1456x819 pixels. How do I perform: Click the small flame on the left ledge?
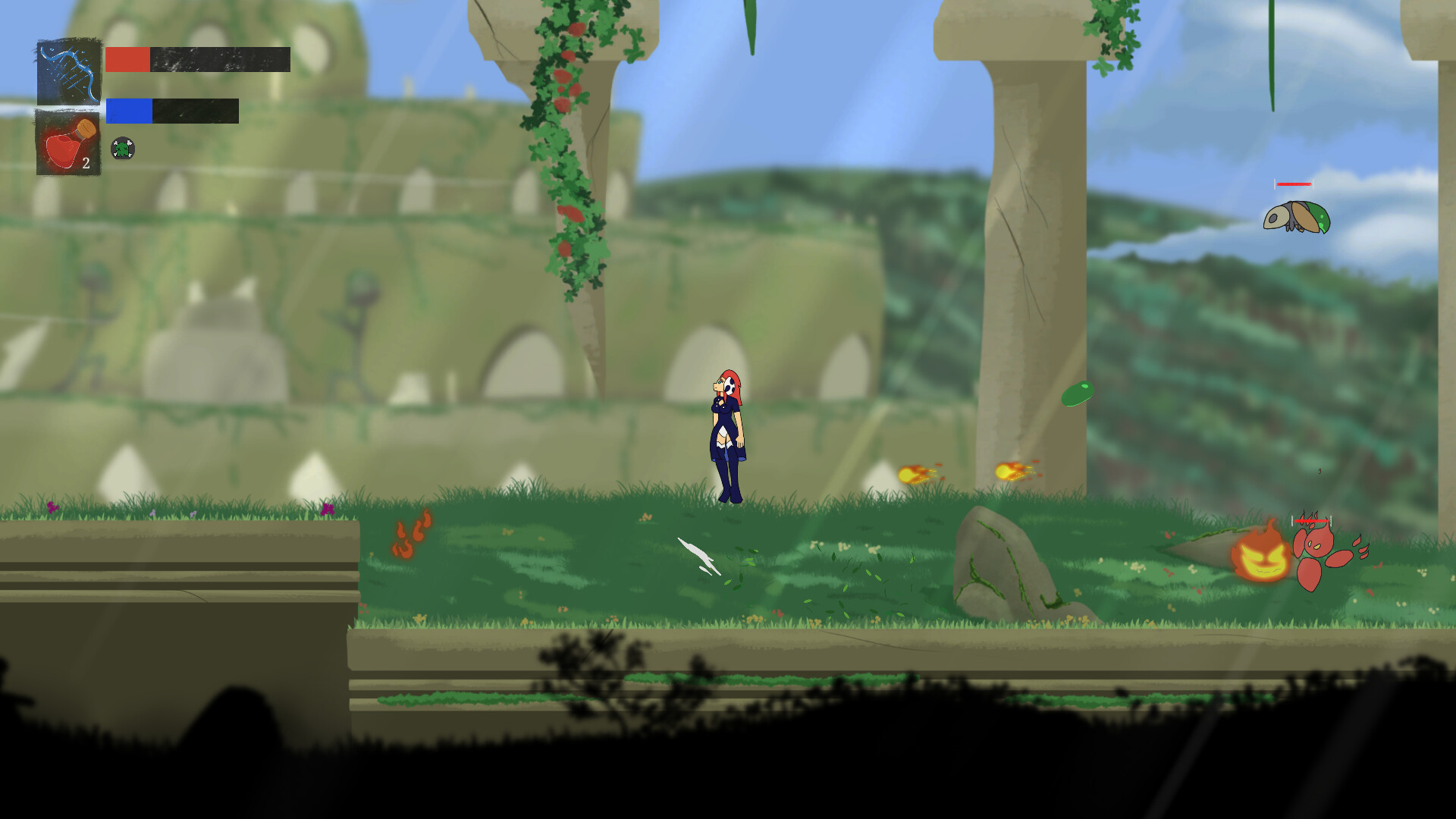click(411, 535)
